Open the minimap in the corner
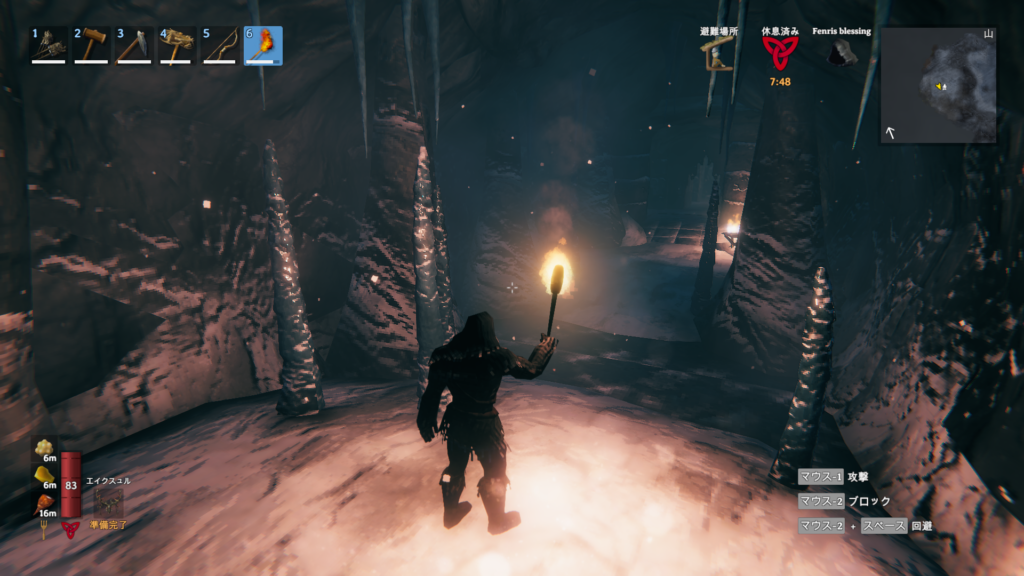This screenshot has width=1024, height=576. click(938, 85)
